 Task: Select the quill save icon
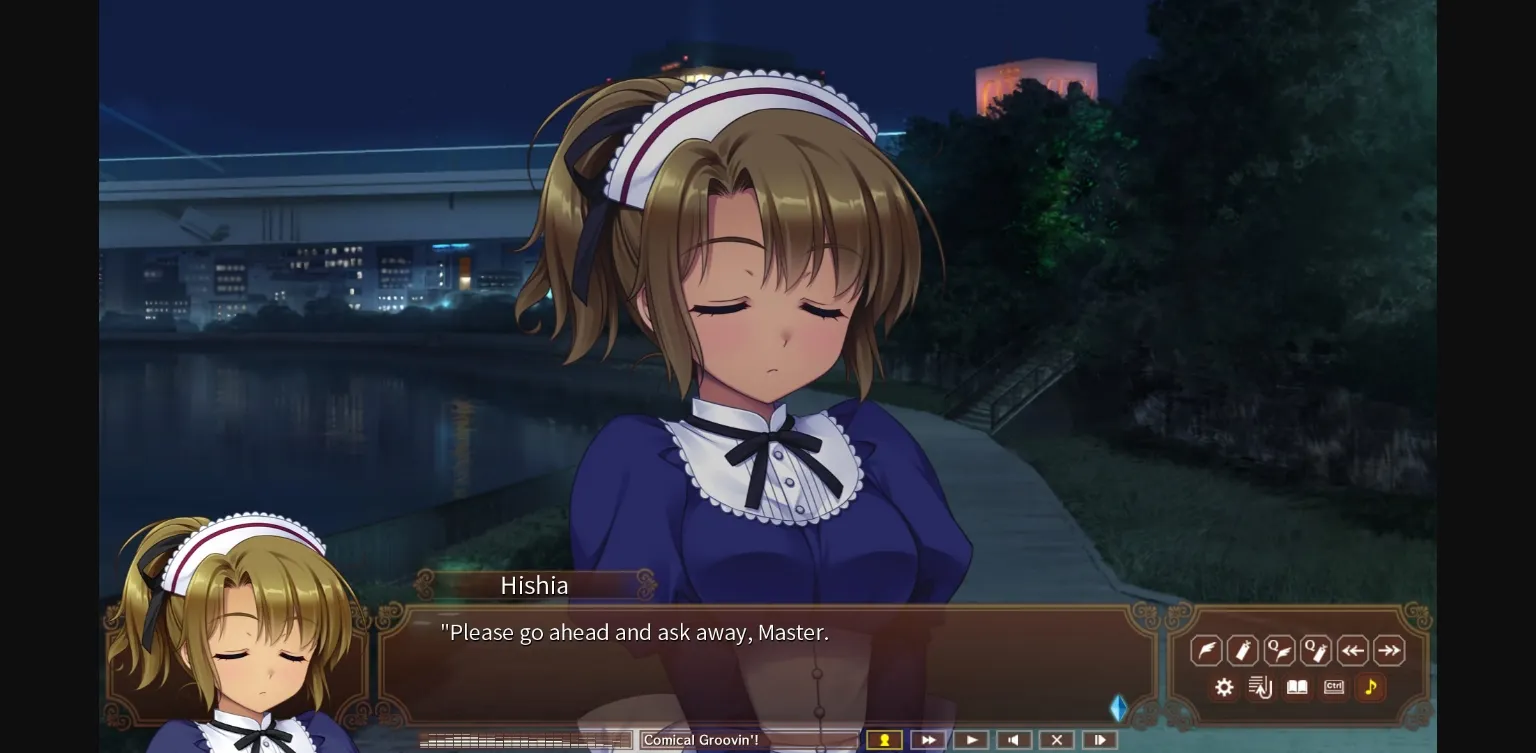pos(1206,650)
